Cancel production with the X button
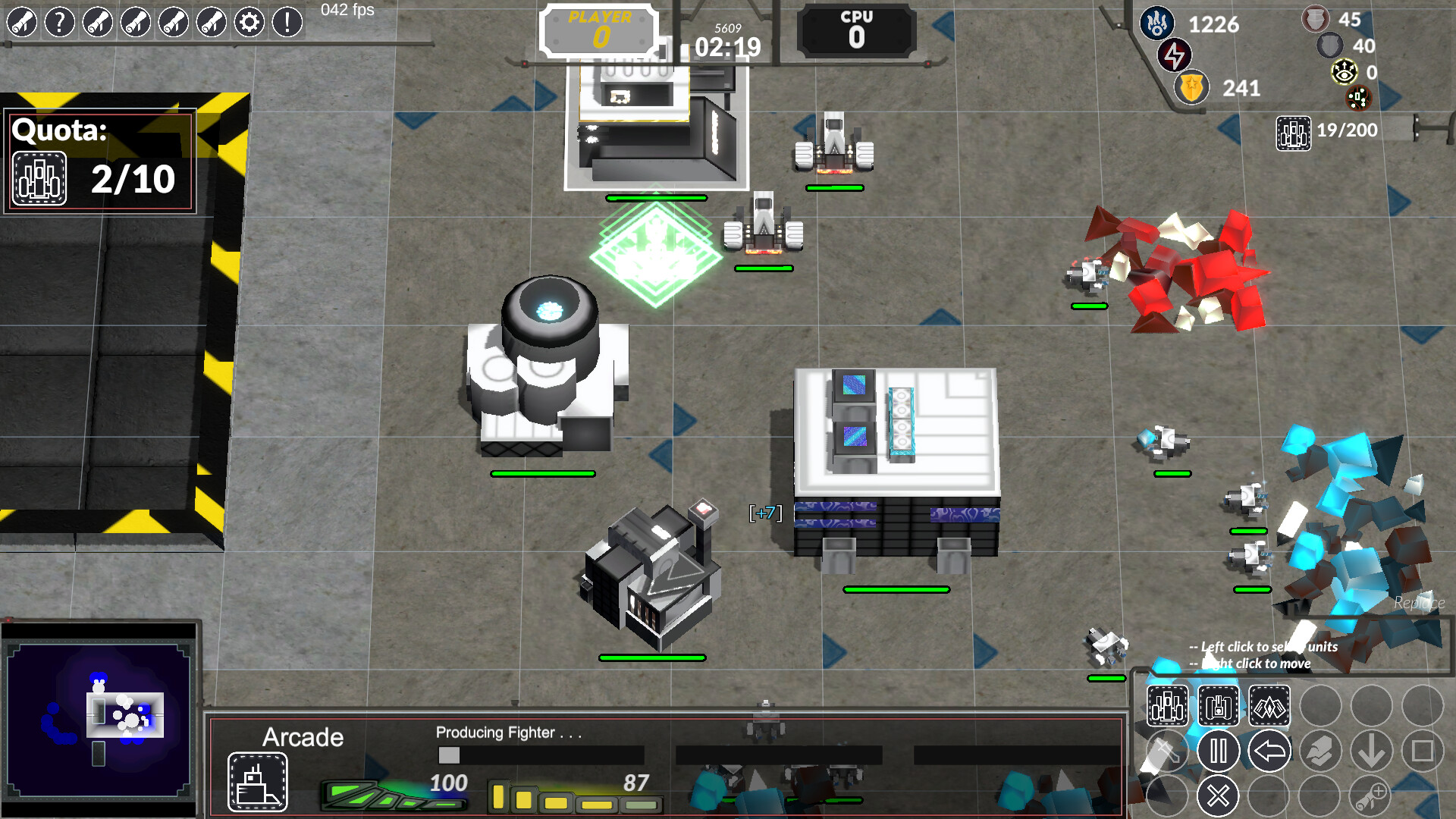 [1219, 796]
